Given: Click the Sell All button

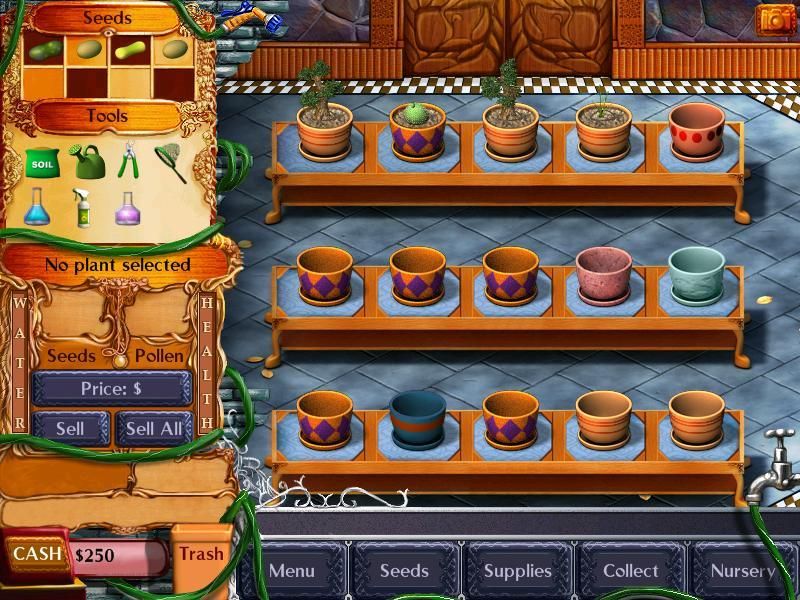Looking at the screenshot, I should tap(154, 428).
